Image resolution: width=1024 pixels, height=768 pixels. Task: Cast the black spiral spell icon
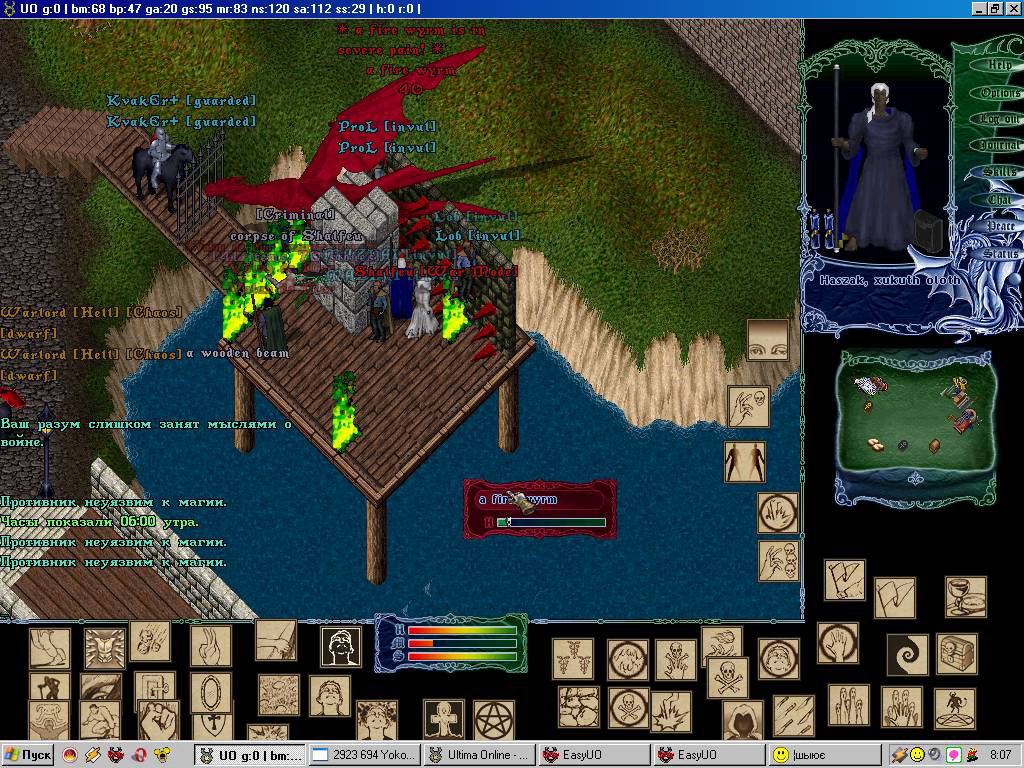[x=907, y=655]
